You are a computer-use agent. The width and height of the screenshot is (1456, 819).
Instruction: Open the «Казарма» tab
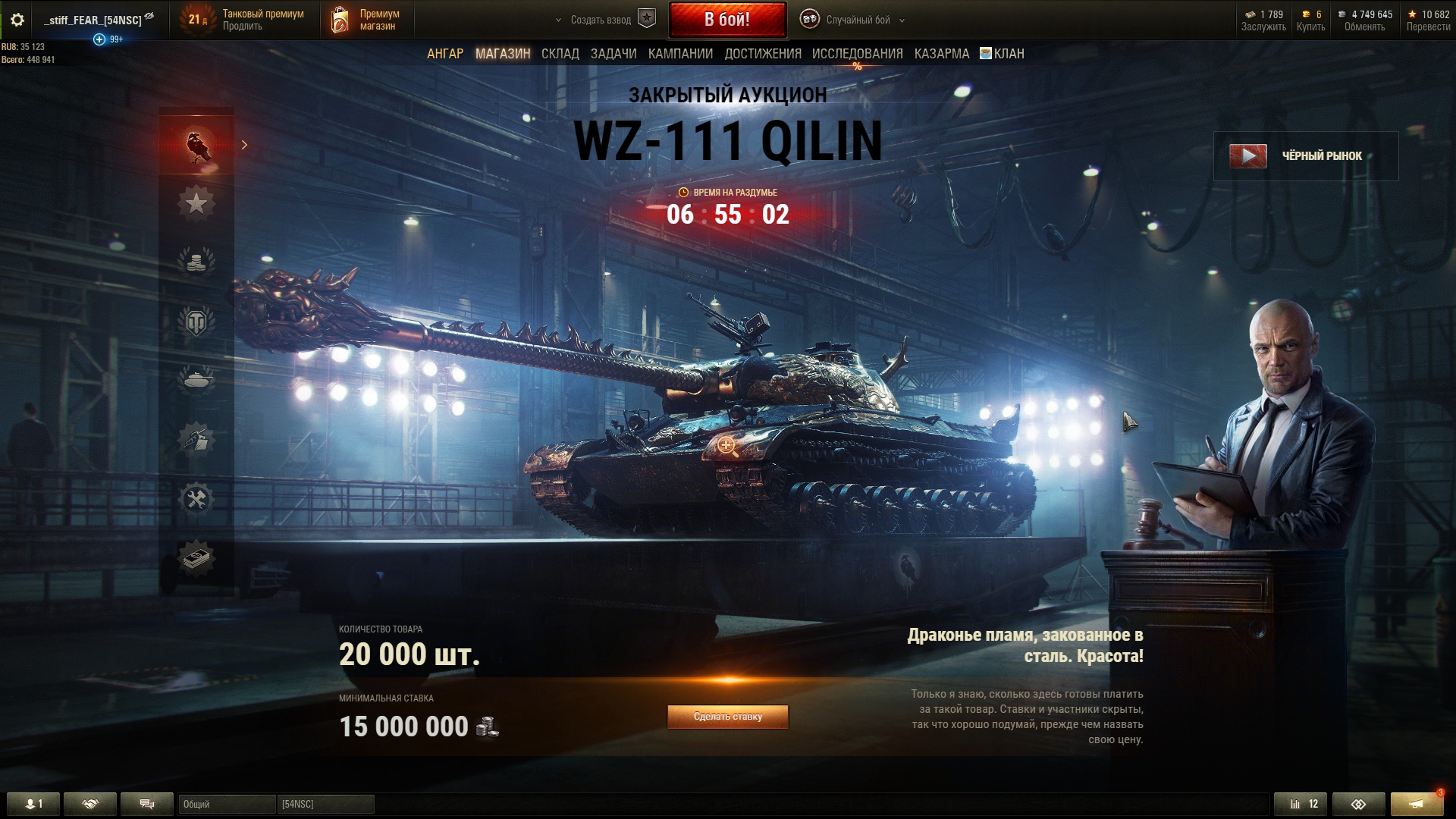pos(941,54)
